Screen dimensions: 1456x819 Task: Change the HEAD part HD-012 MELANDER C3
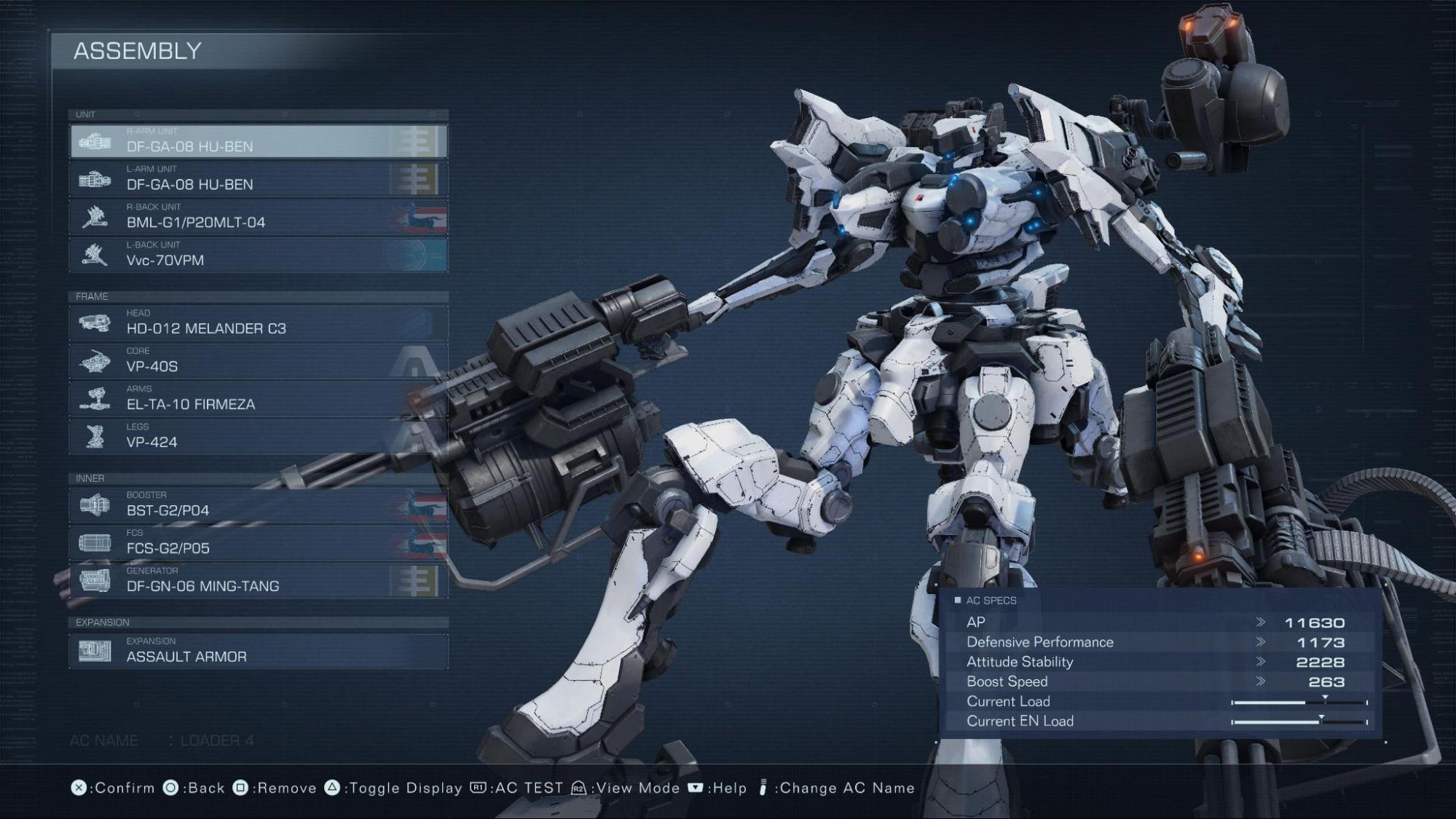(259, 323)
